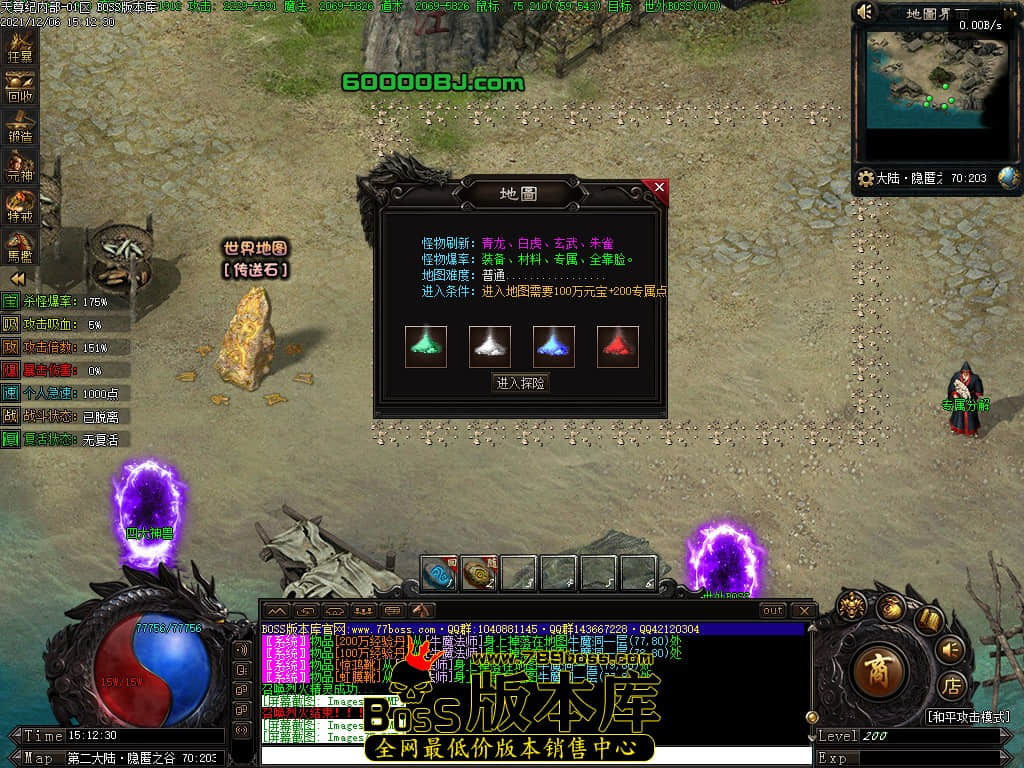
Task: Select the green flame map icon
Action: point(426,346)
